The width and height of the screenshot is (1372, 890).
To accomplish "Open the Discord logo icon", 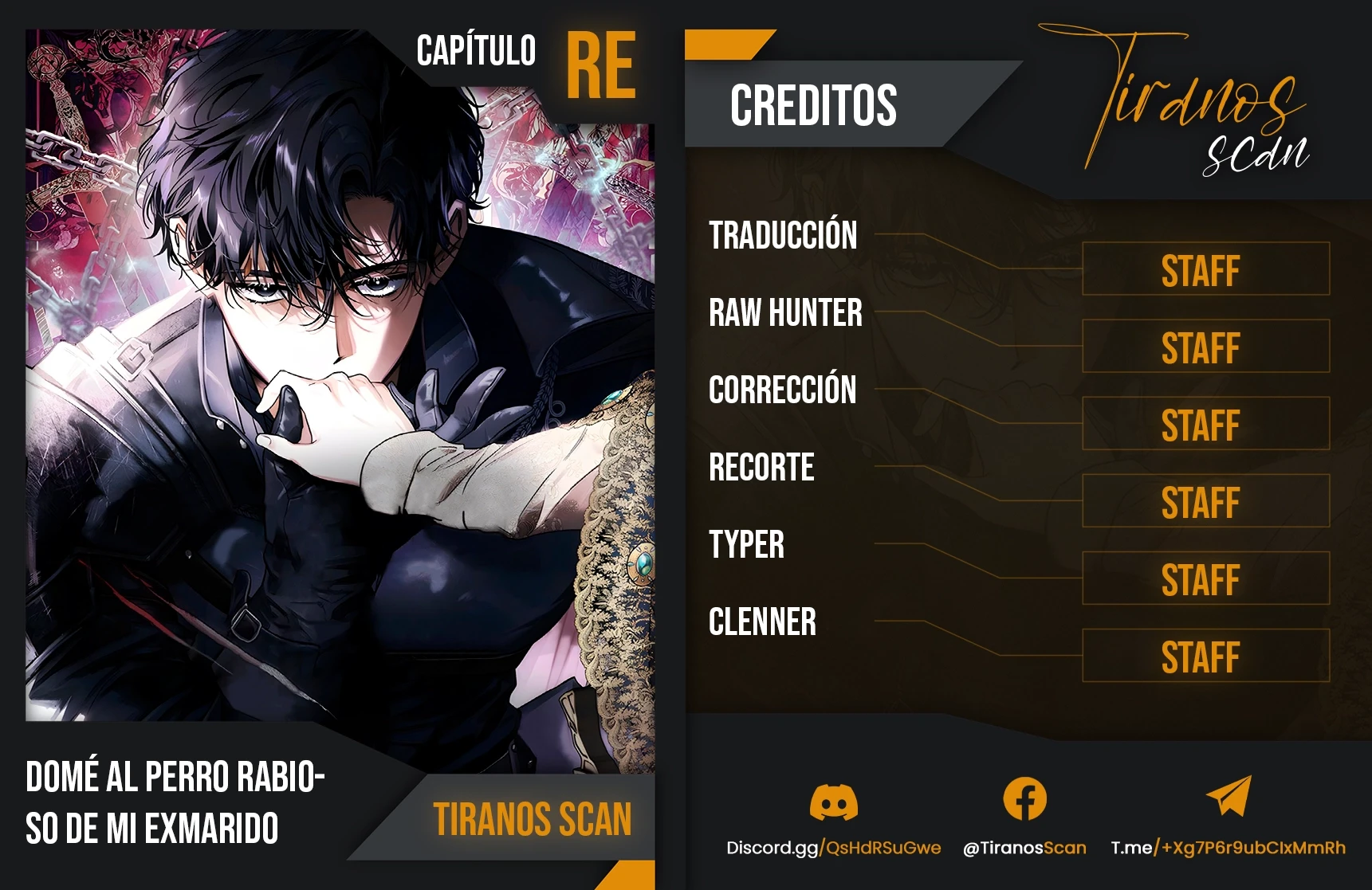I will (833, 801).
